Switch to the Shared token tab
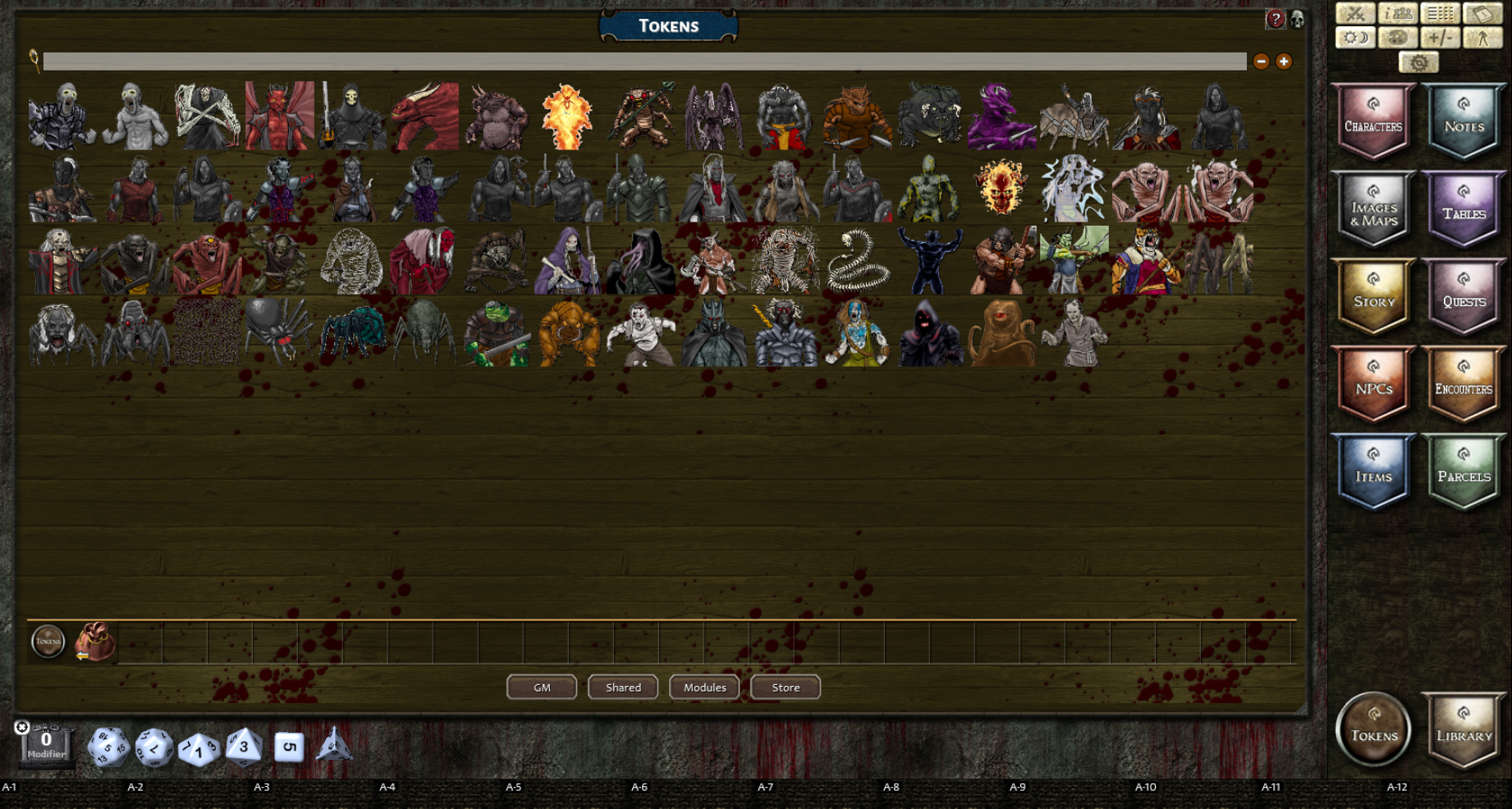This screenshot has height=809, width=1512. click(x=622, y=687)
